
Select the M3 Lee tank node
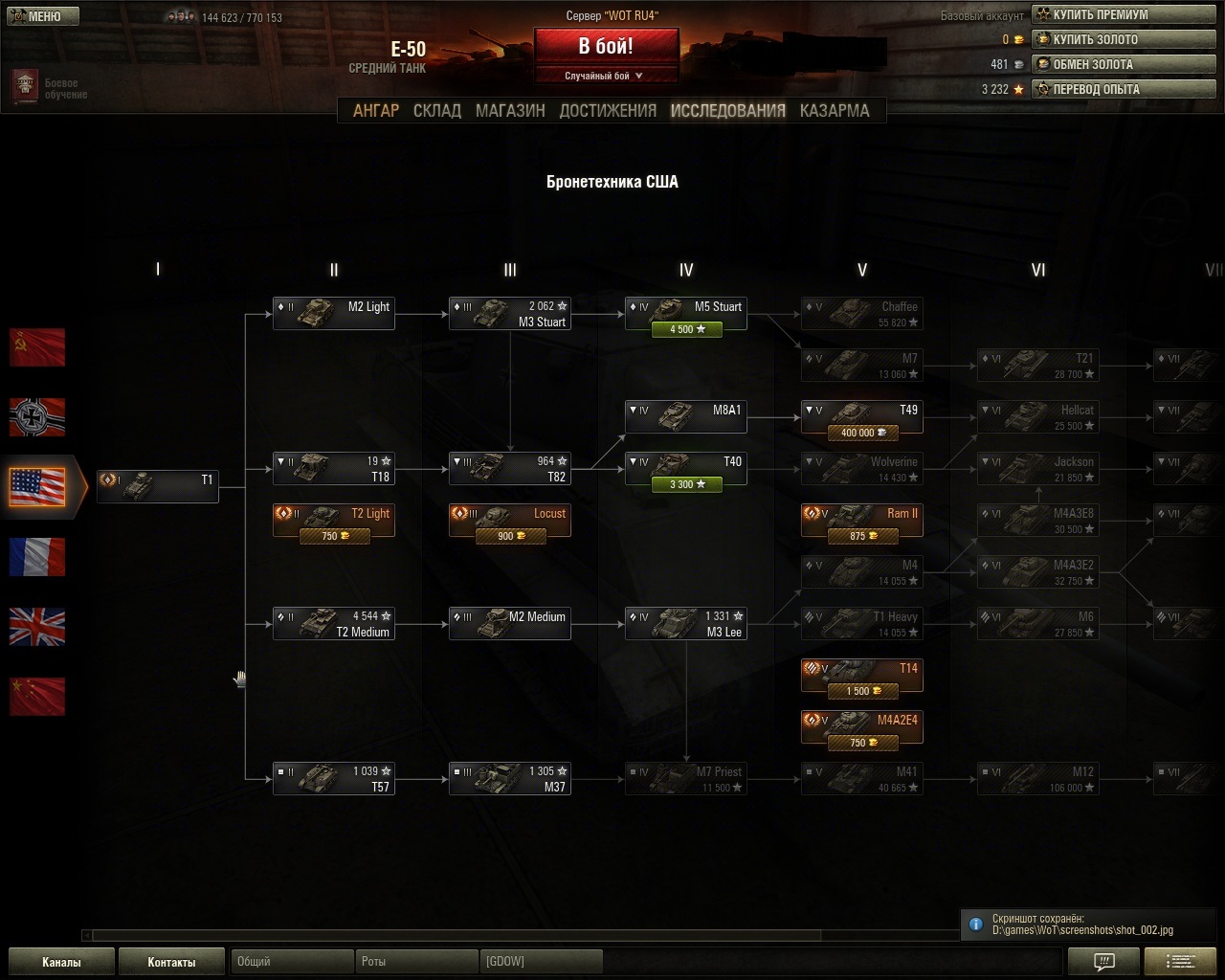tap(686, 624)
